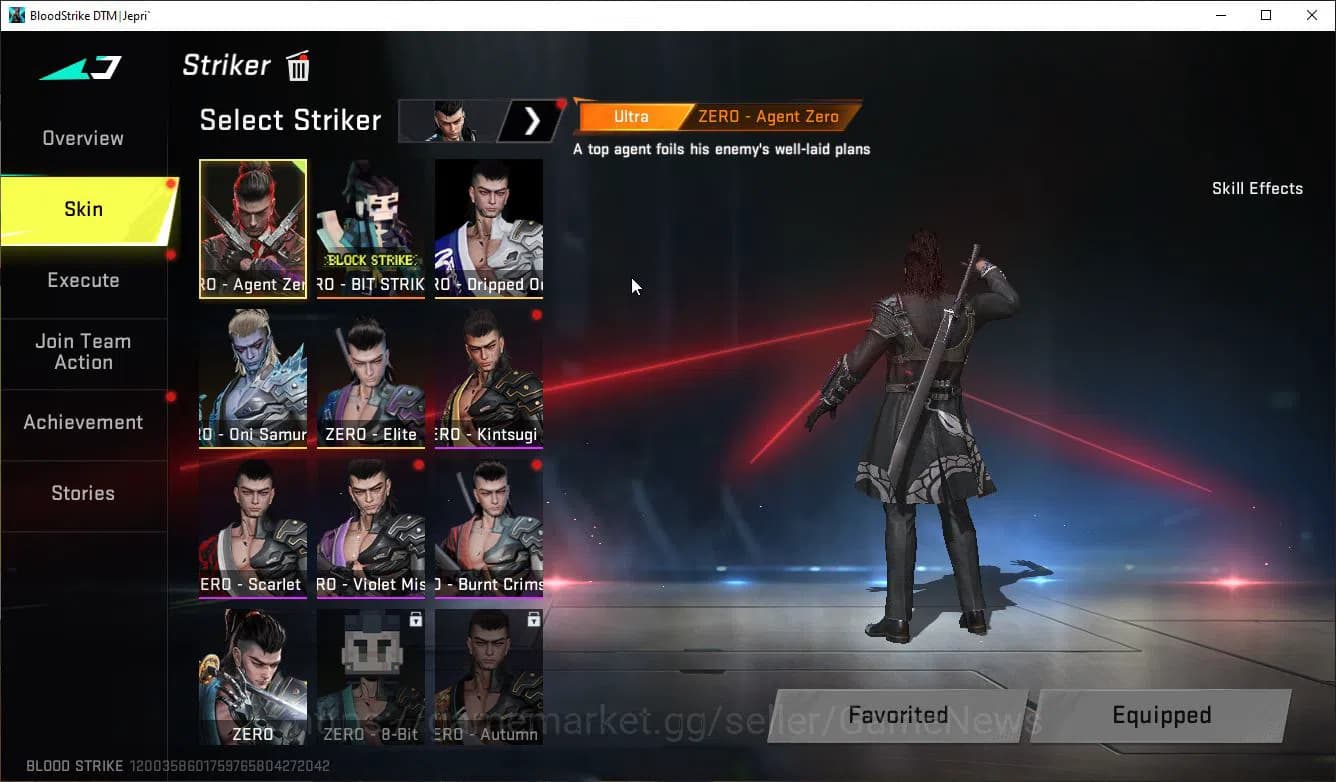Expand the striker list with the arrow chevron
The height and width of the screenshot is (782, 1336).
point(533,121)
